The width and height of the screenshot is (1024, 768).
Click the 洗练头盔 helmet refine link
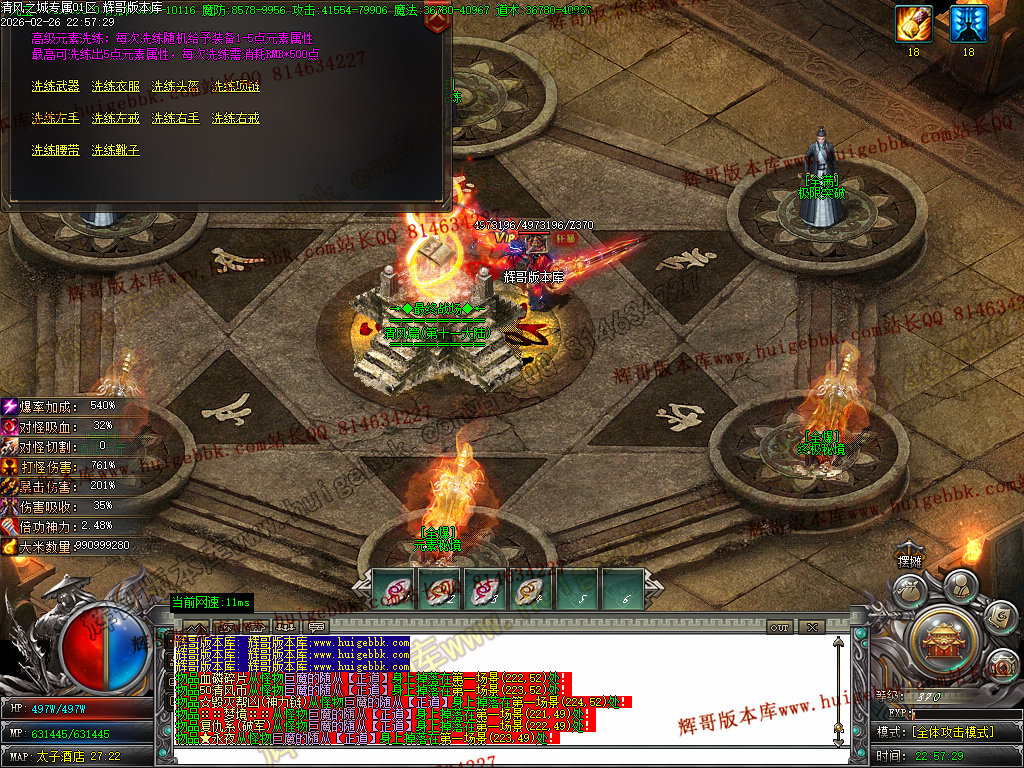(175, 86)
